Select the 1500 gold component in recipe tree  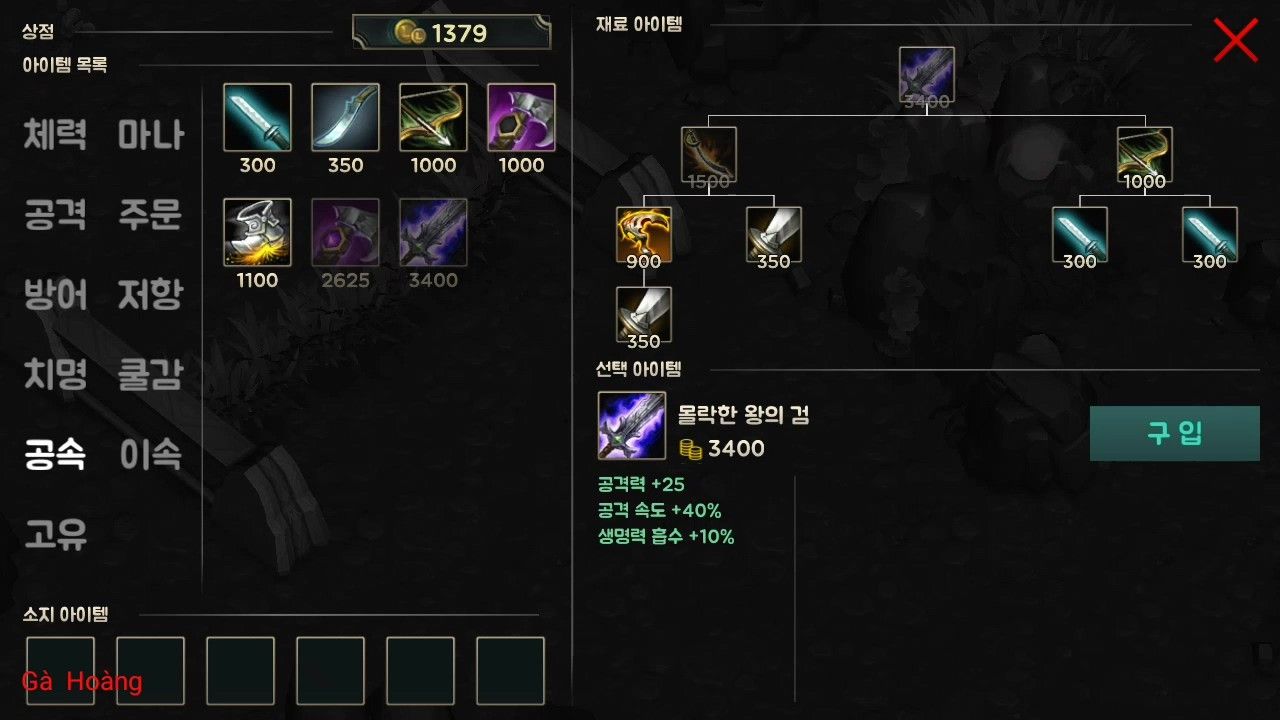coord(708,154)
